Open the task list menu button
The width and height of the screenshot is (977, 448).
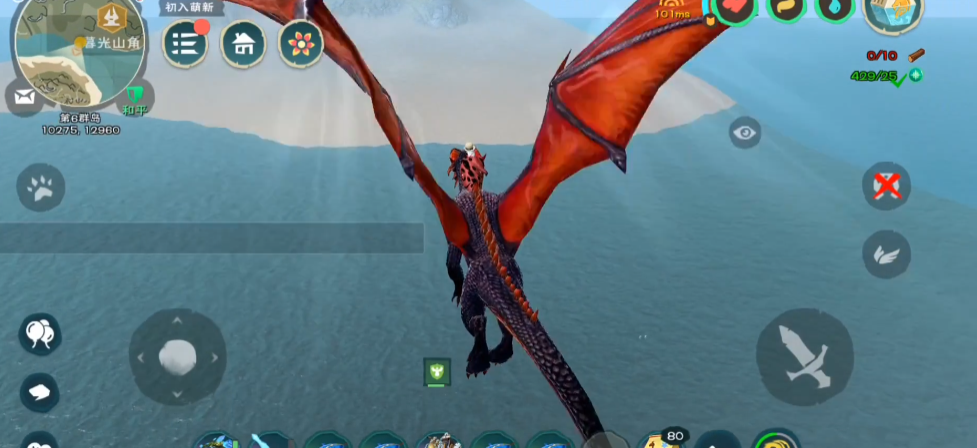(x=185, y=43)
